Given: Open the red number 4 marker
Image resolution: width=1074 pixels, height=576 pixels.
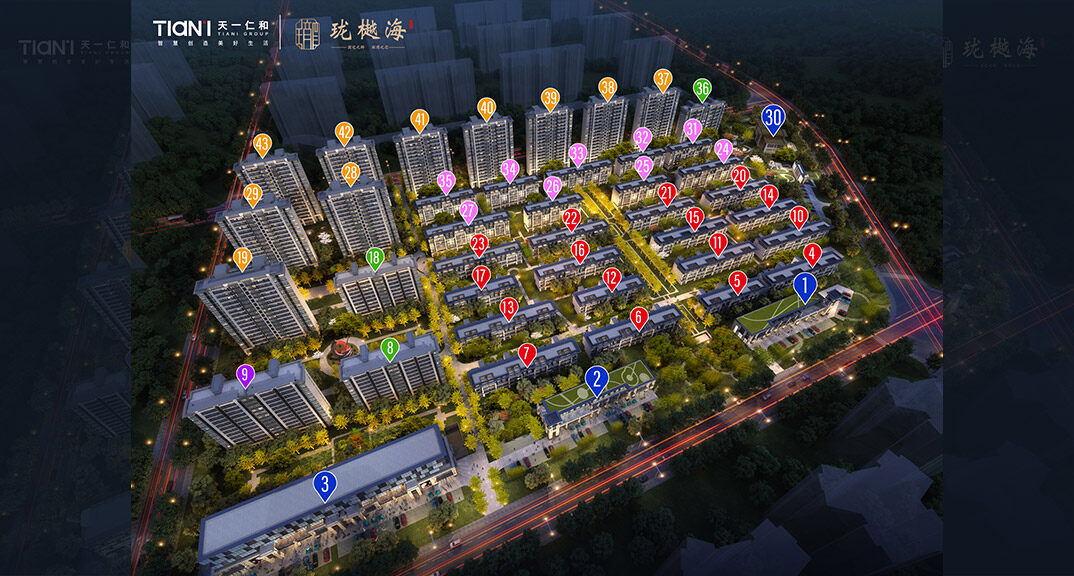Looking at the screenshot, I should pos(812,254).
